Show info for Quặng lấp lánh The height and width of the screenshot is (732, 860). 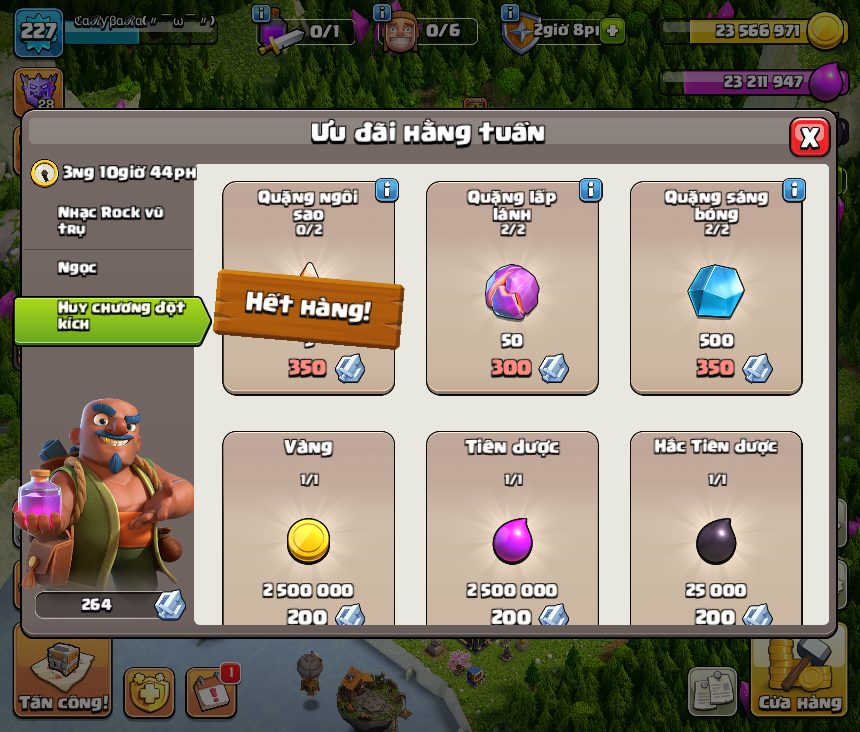coord(590,190)
